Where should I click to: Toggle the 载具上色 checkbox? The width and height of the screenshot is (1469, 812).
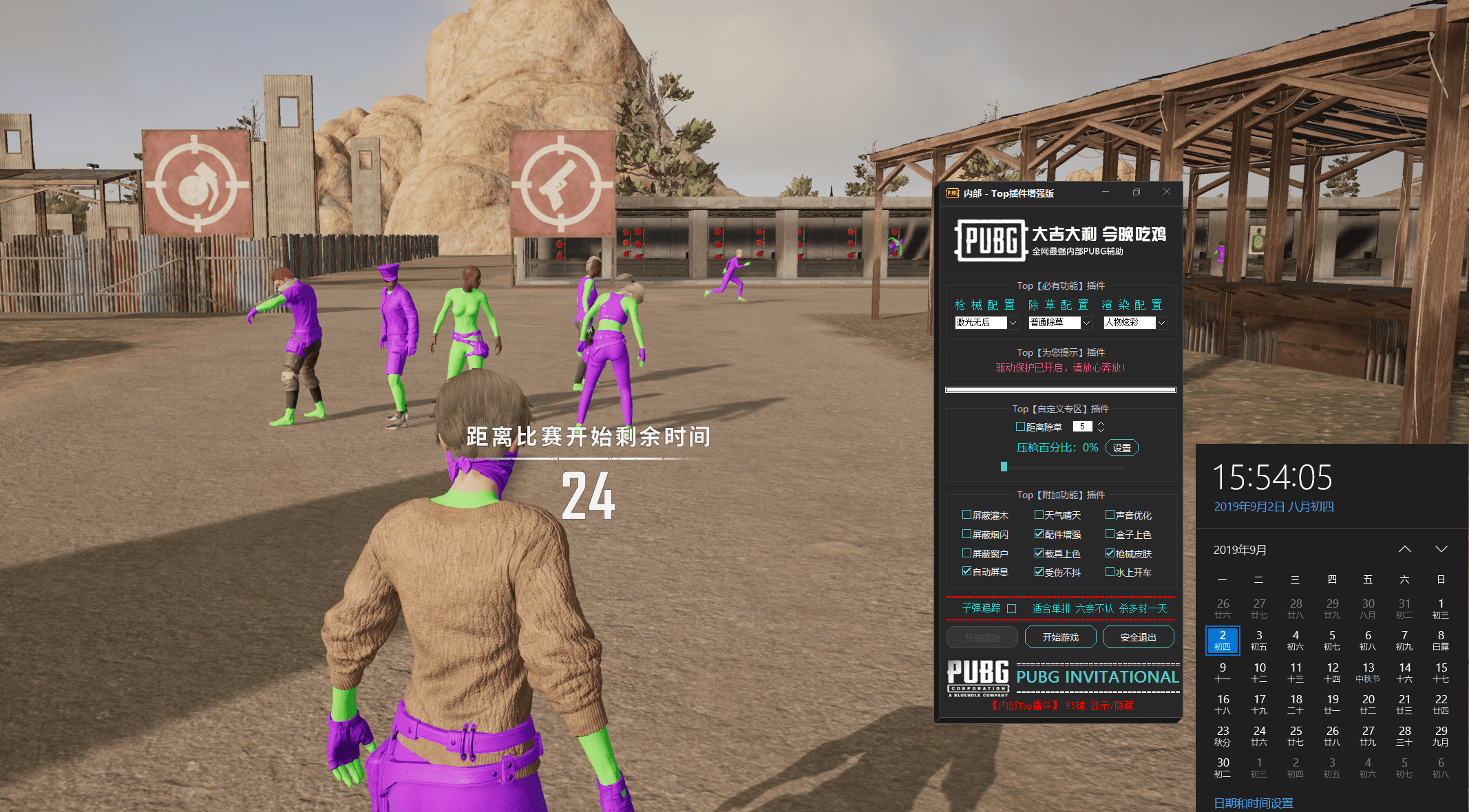click(x=1039, y=553)
